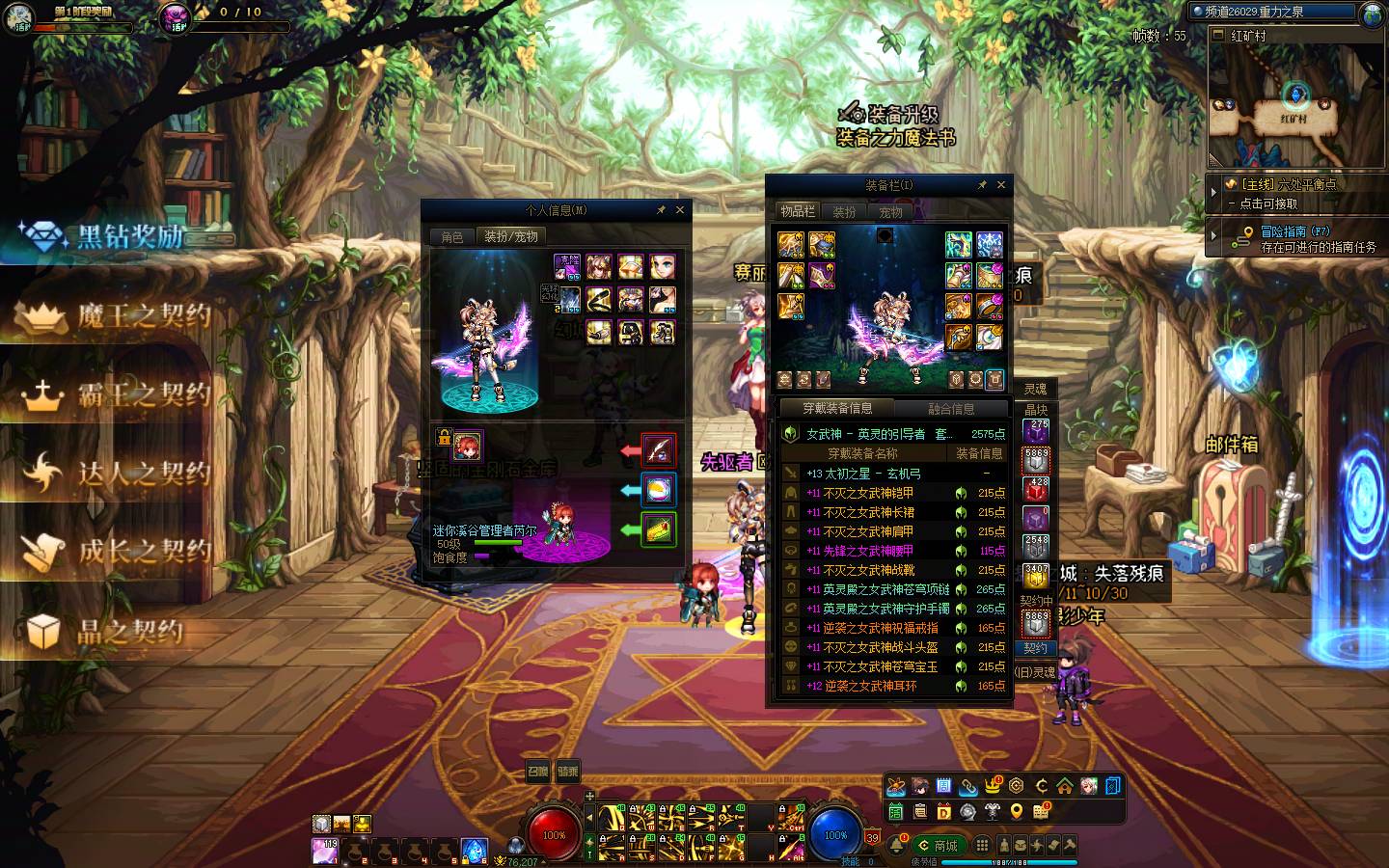Close the 装备栏 equipment window

click(x=1001, y=184)
